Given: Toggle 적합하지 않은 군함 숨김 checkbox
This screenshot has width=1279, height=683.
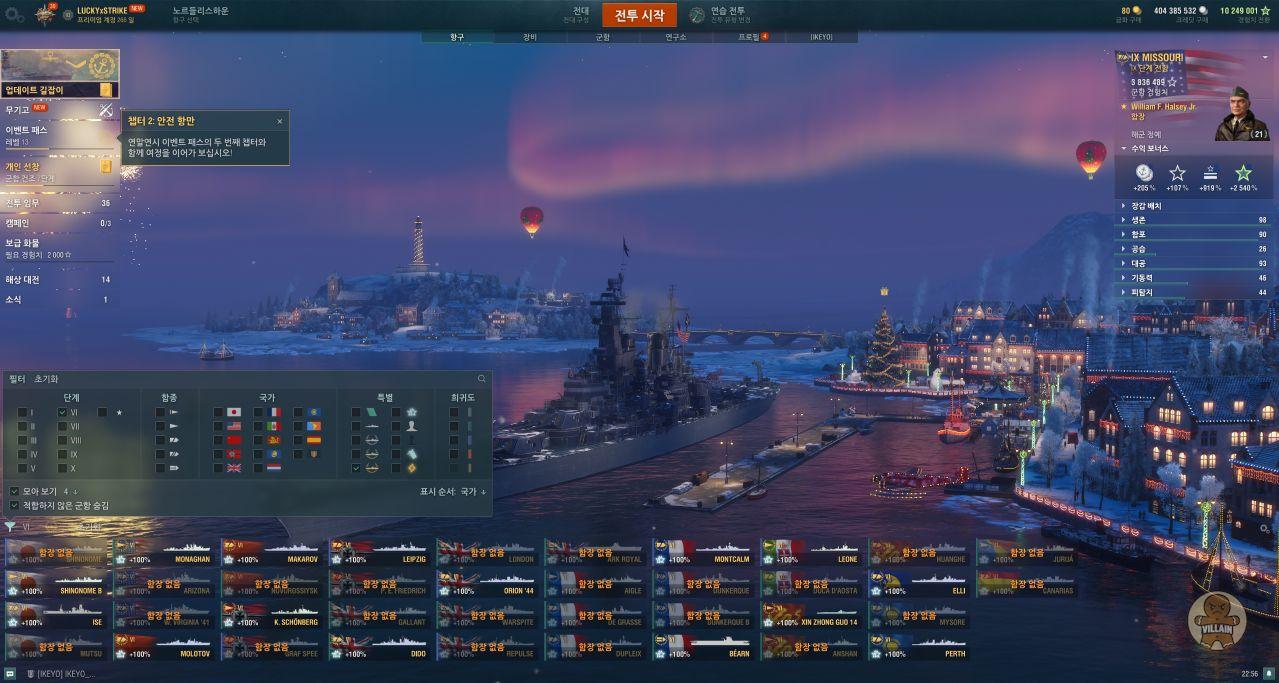Looking at the screenshot, I should tap(14, 505).
